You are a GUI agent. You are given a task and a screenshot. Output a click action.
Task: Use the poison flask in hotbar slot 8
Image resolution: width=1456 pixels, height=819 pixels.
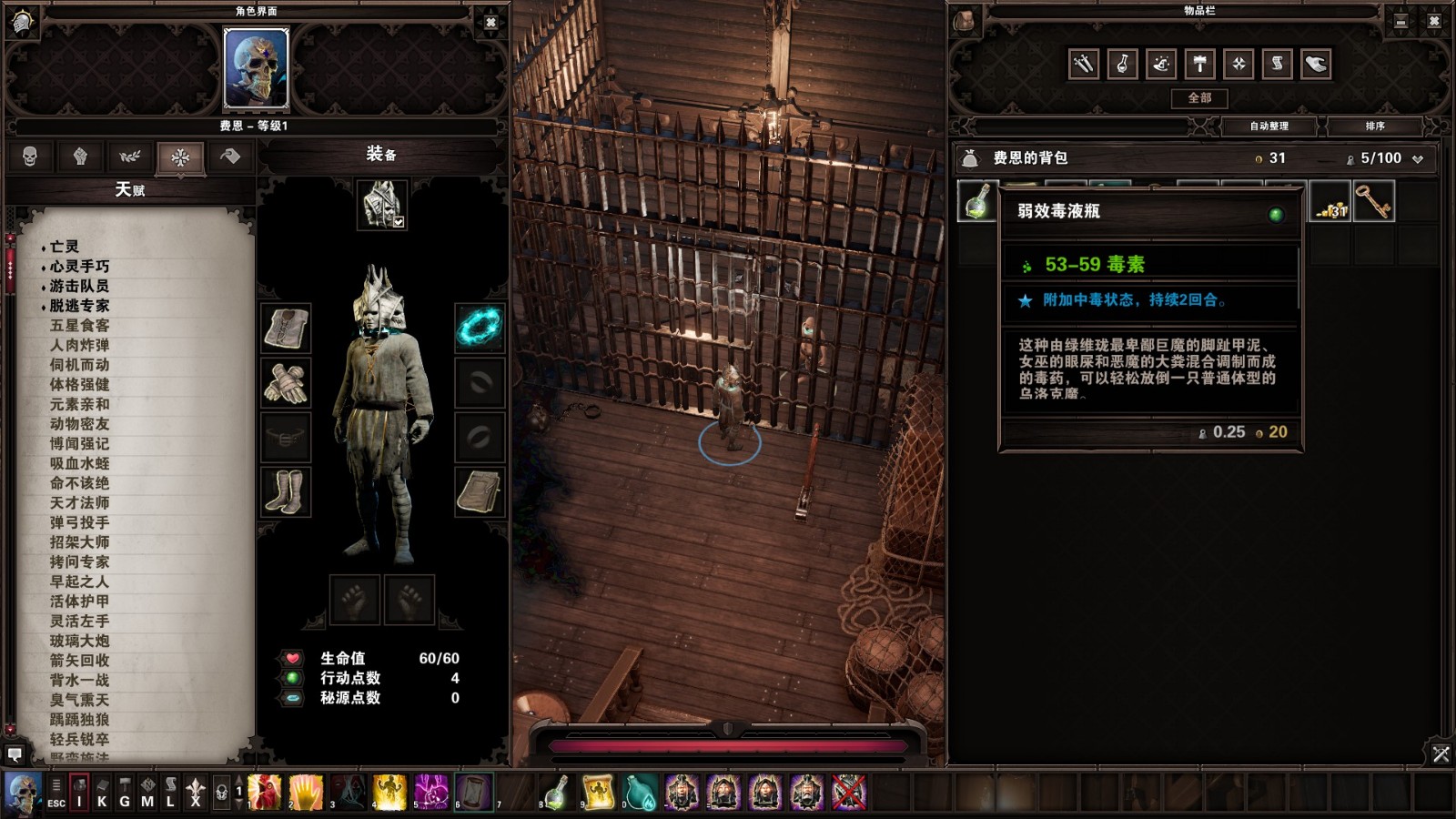pyautogui.click(x=557, y=793)
